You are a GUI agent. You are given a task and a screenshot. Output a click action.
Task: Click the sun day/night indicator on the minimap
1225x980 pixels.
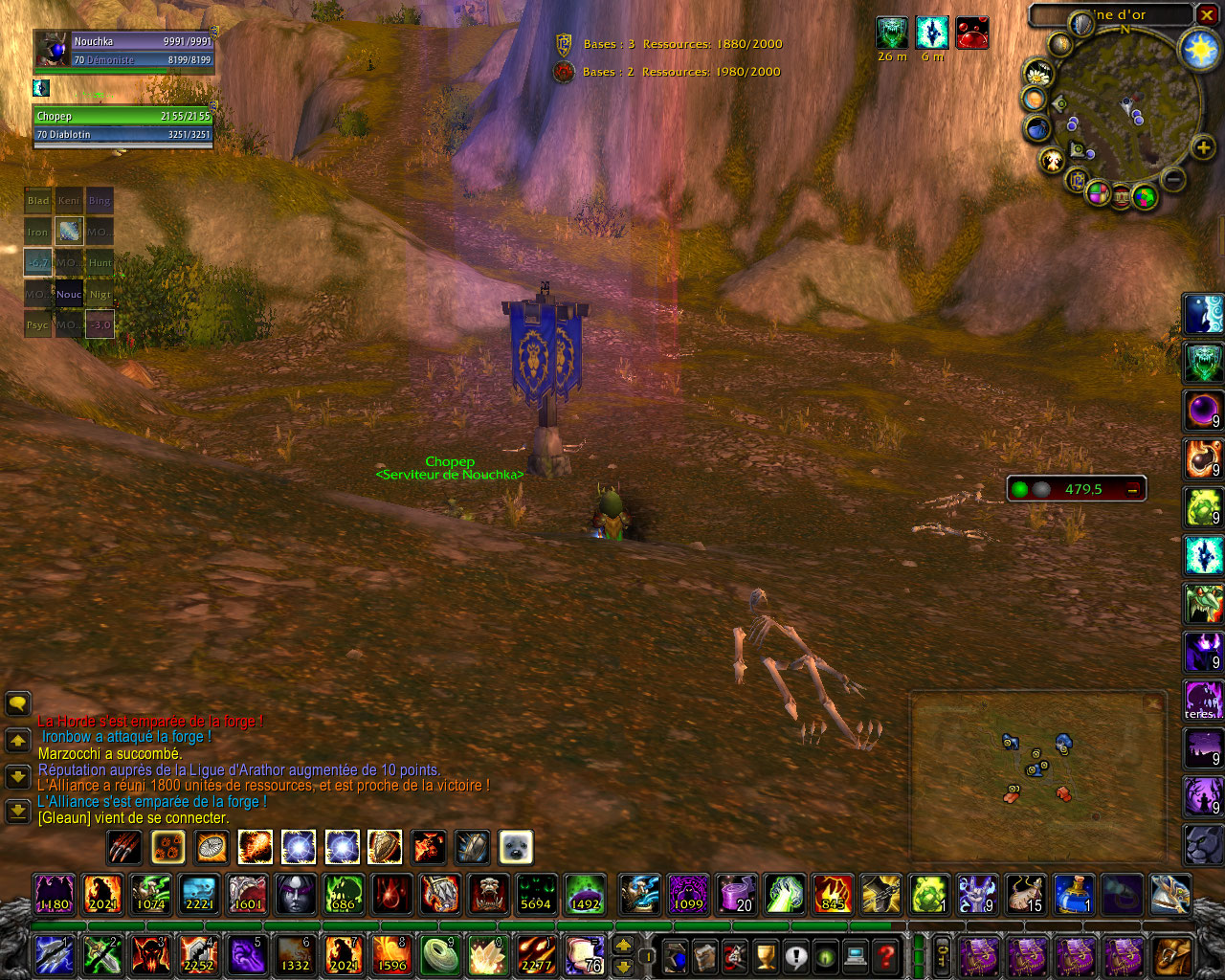[1200, 49]
